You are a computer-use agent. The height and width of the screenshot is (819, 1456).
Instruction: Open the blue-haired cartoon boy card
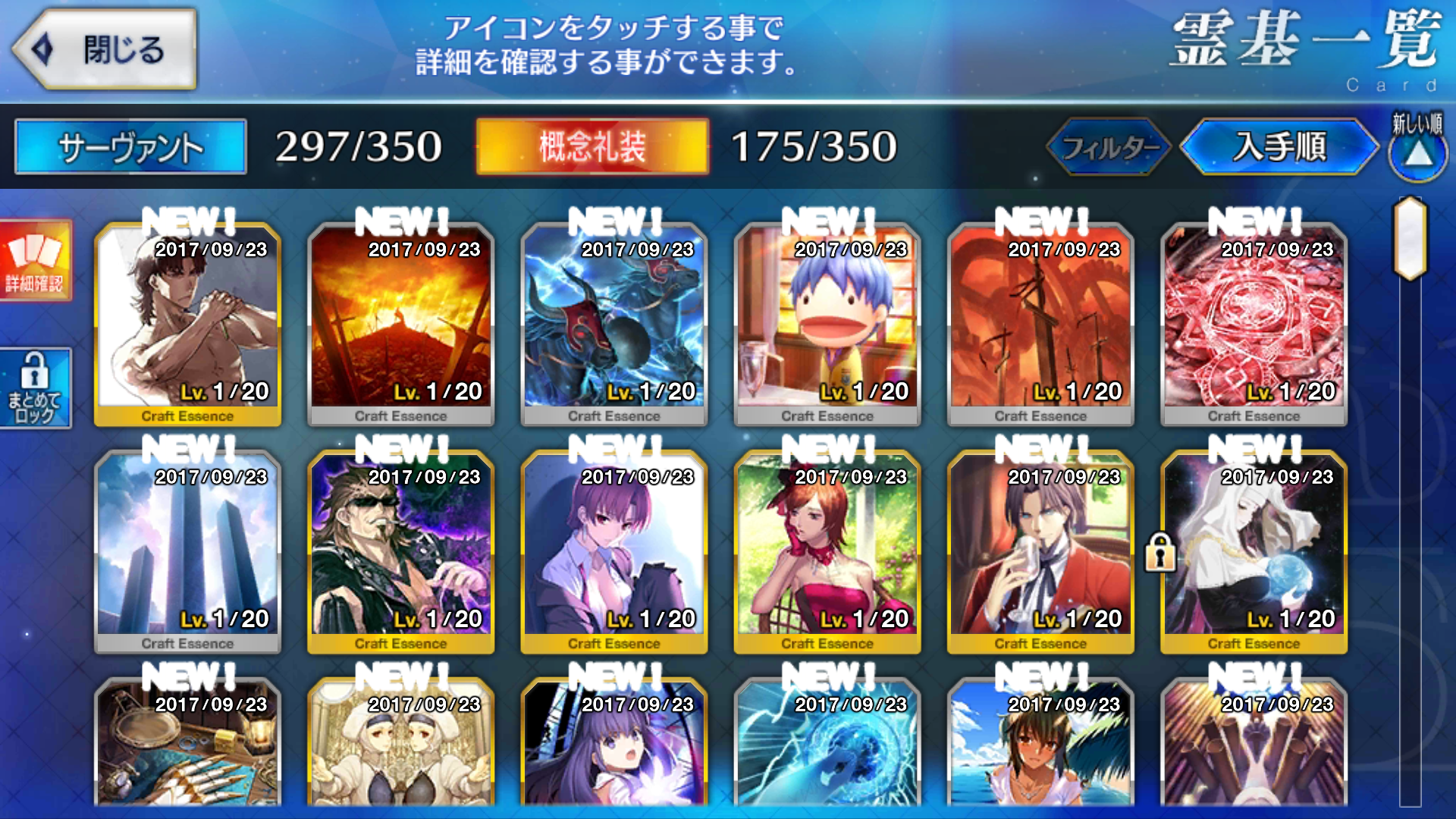[x=827, y=324]
